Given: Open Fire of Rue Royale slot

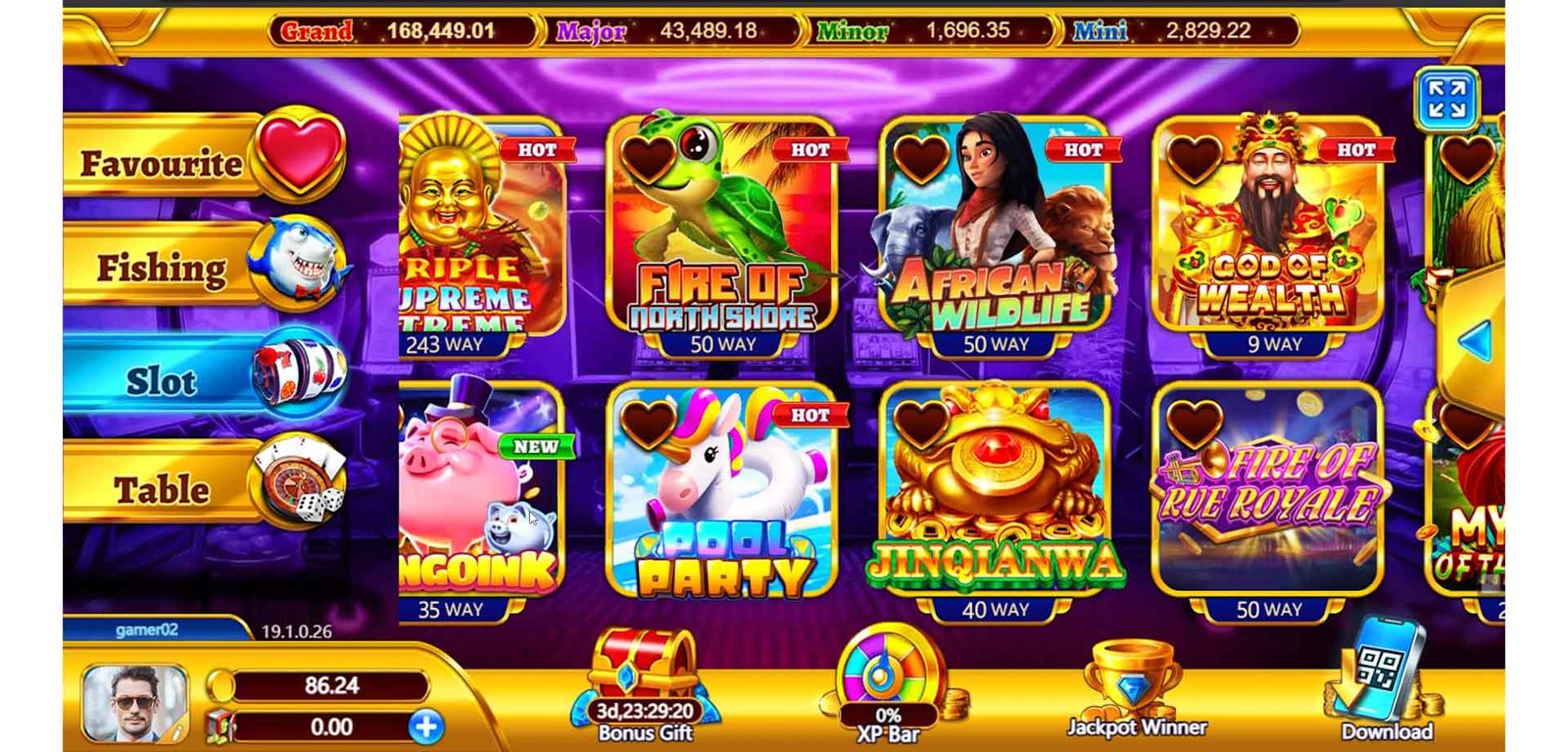Looking at the screenshot, I should (x=1268, y=500).
